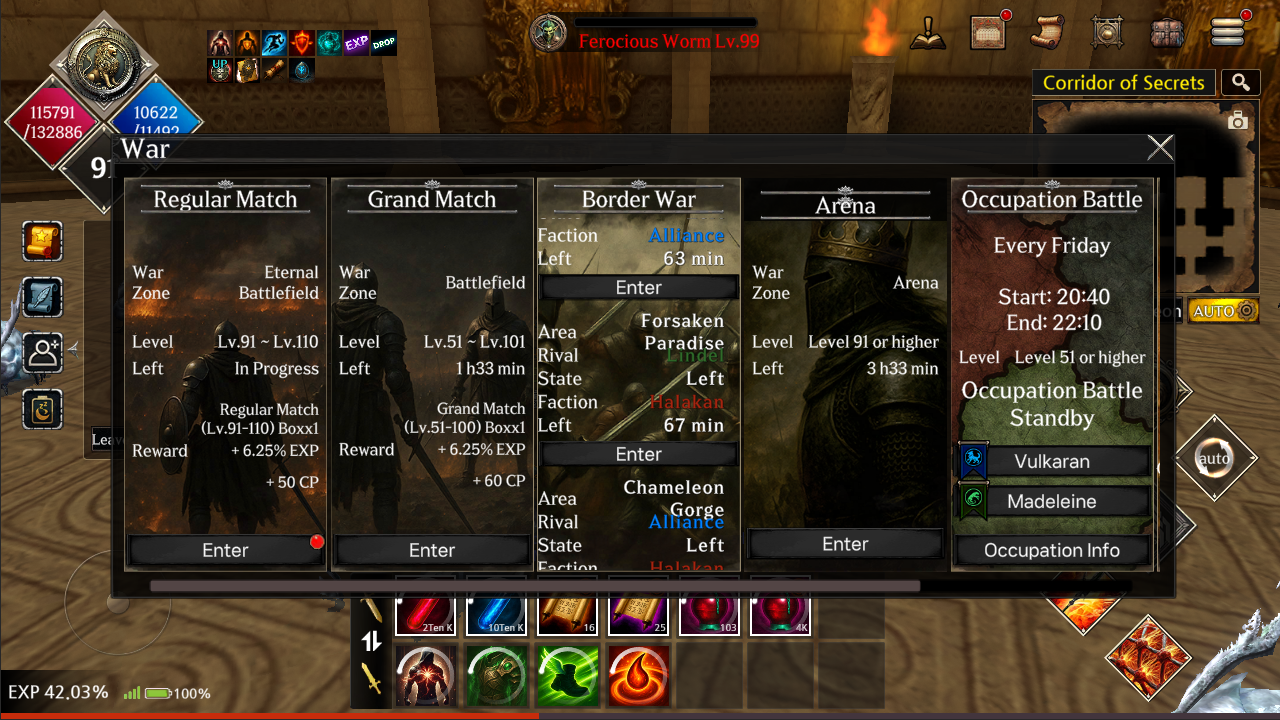
Task: Select the Madeleine occupation entry
Action: (1052, 502)
